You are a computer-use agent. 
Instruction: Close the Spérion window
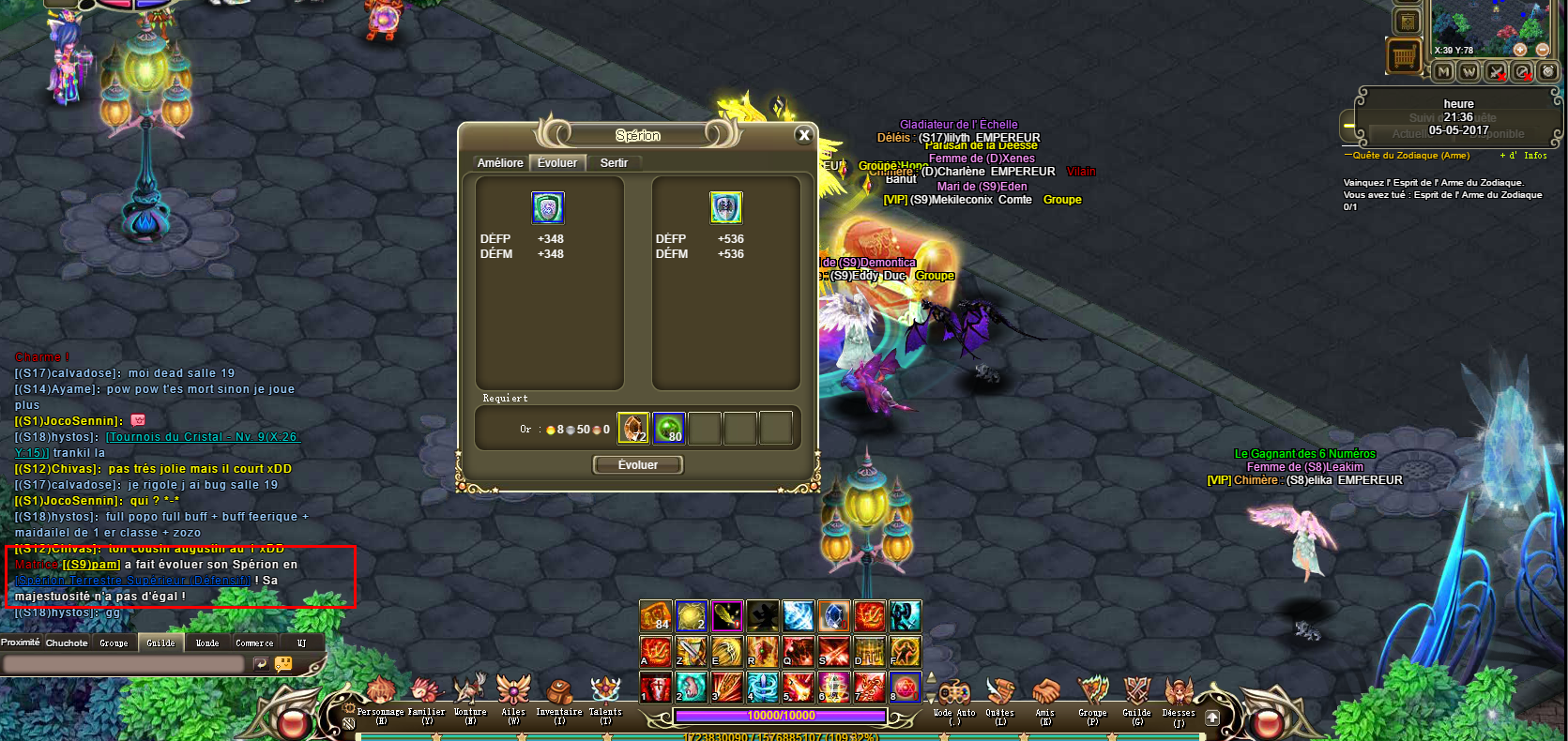click(803, 135)
